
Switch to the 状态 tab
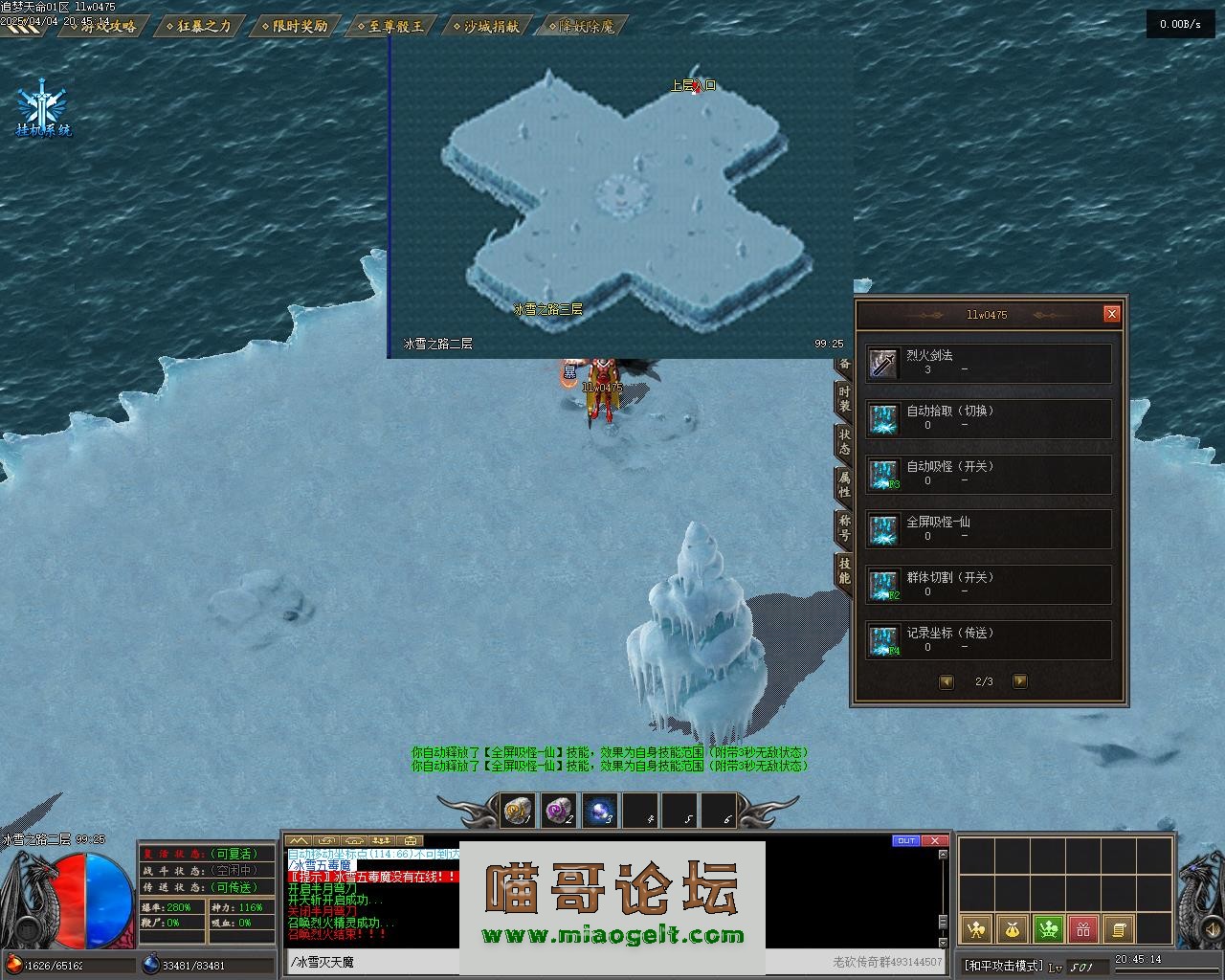(x=844, y=441)
